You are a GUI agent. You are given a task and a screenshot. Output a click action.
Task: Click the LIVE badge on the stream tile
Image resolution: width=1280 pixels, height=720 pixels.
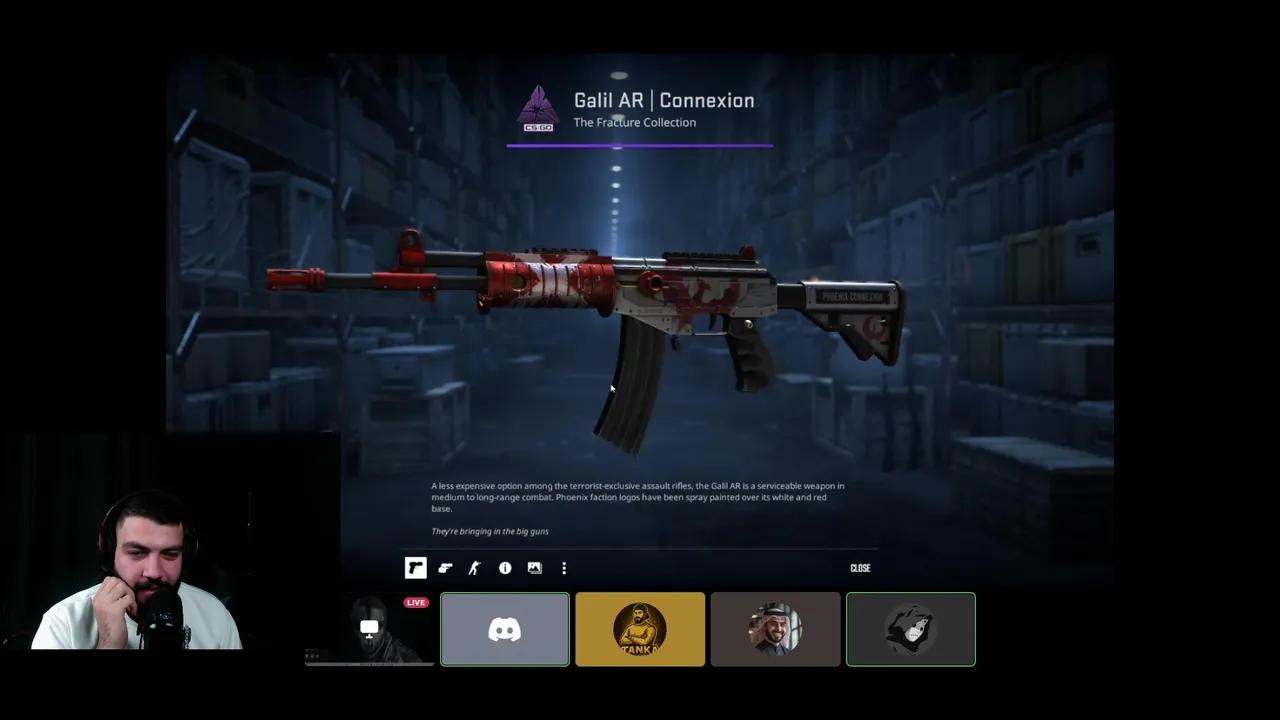point(415,602)
